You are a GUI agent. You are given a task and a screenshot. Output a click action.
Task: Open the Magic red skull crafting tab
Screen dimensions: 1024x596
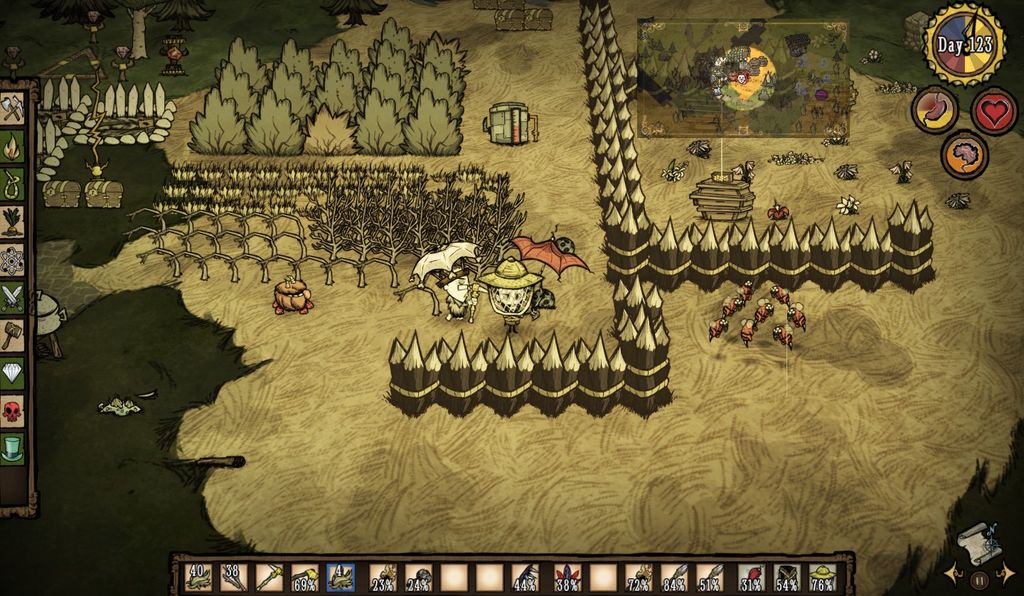12,409
